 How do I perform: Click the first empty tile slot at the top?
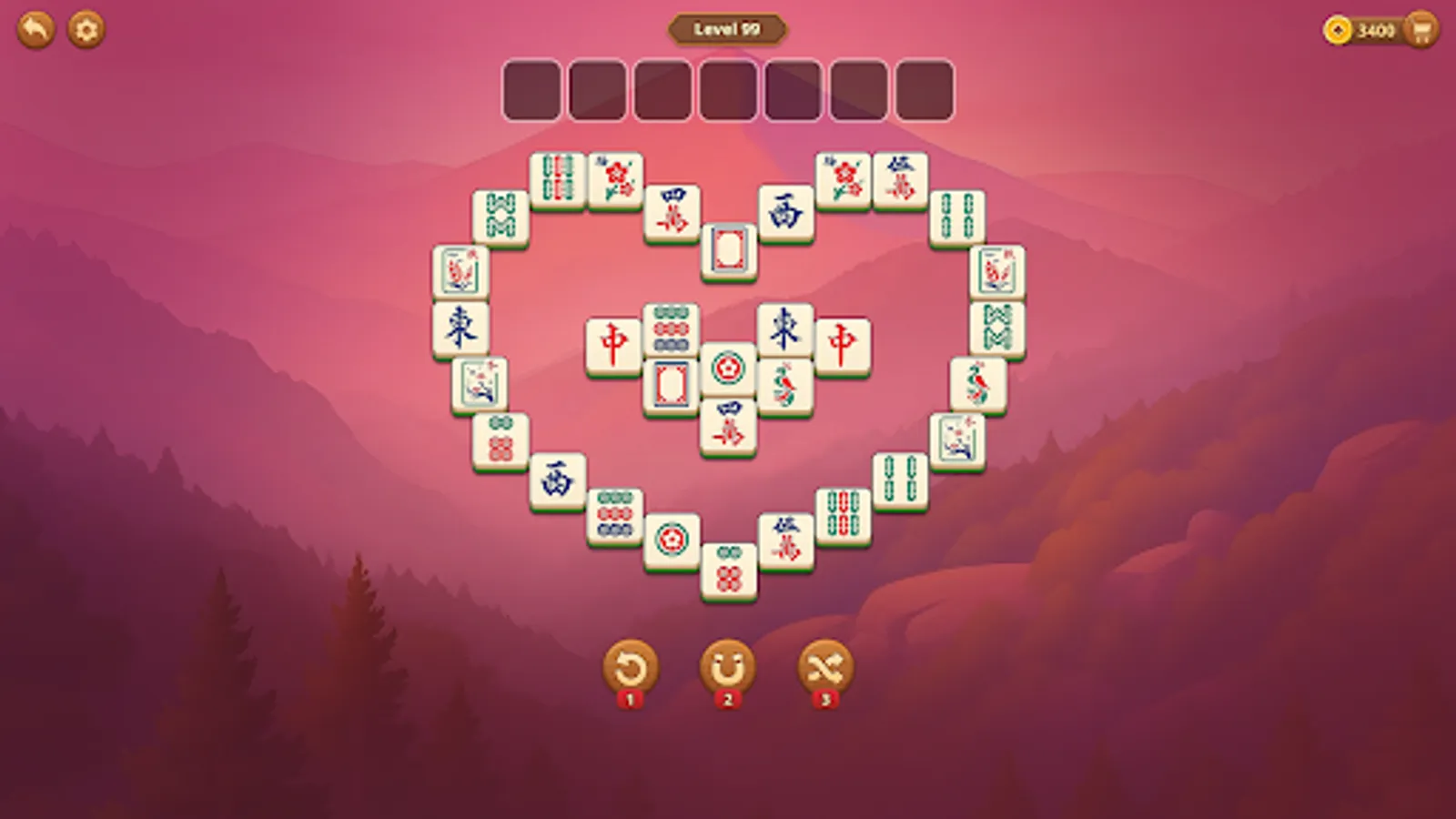point(531,88)
